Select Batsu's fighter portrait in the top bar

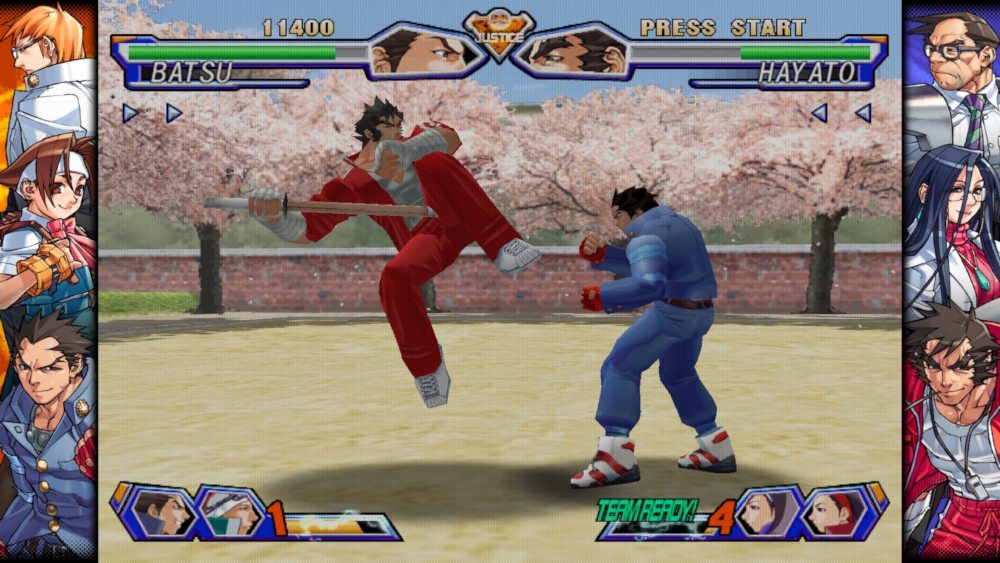coord(418,51)
